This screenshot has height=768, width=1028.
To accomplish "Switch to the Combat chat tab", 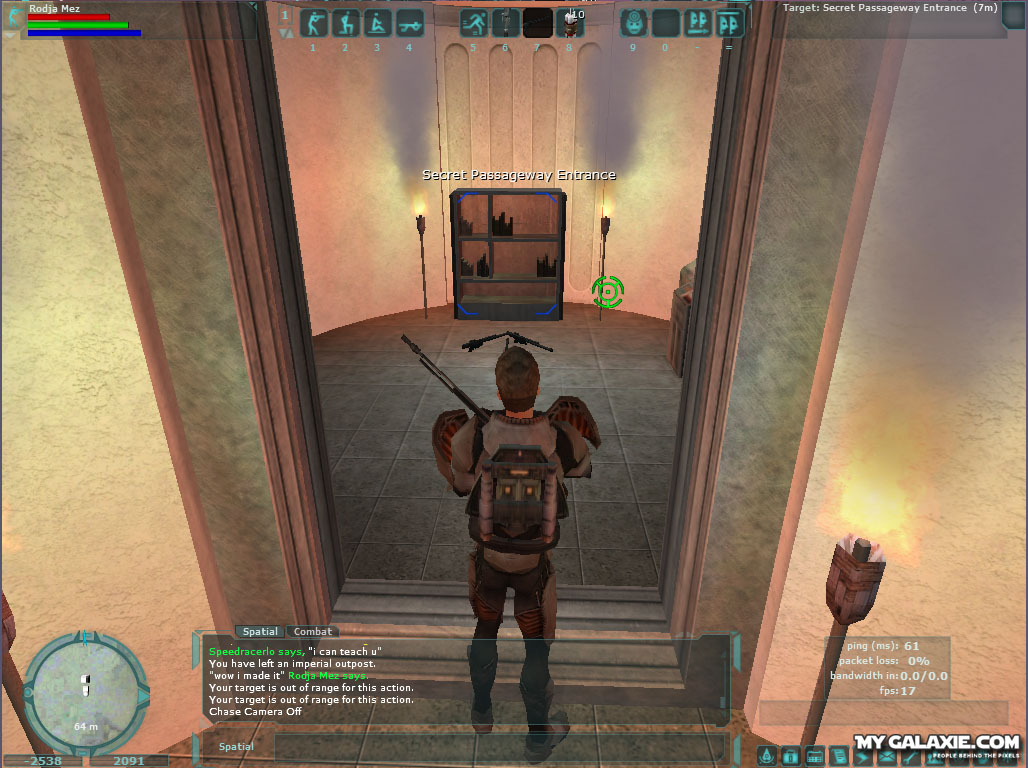I will pyautogui.click(x=313, y=632).
